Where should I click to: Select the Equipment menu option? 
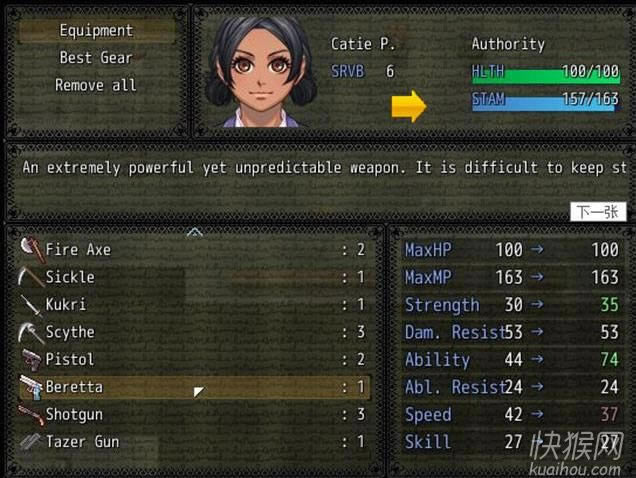(96, 31)
